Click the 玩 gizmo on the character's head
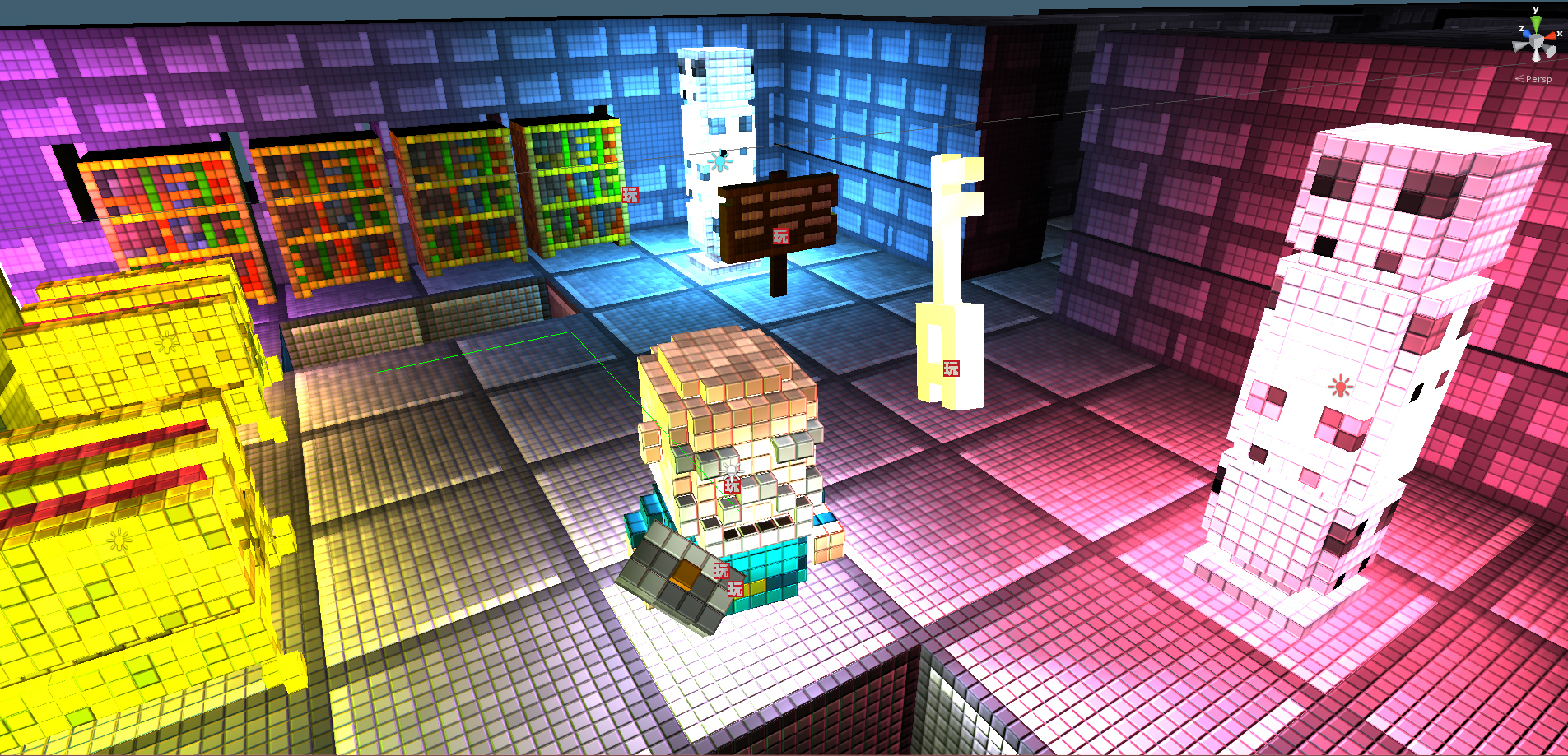The image size is (1568, 756). (731, 487)
